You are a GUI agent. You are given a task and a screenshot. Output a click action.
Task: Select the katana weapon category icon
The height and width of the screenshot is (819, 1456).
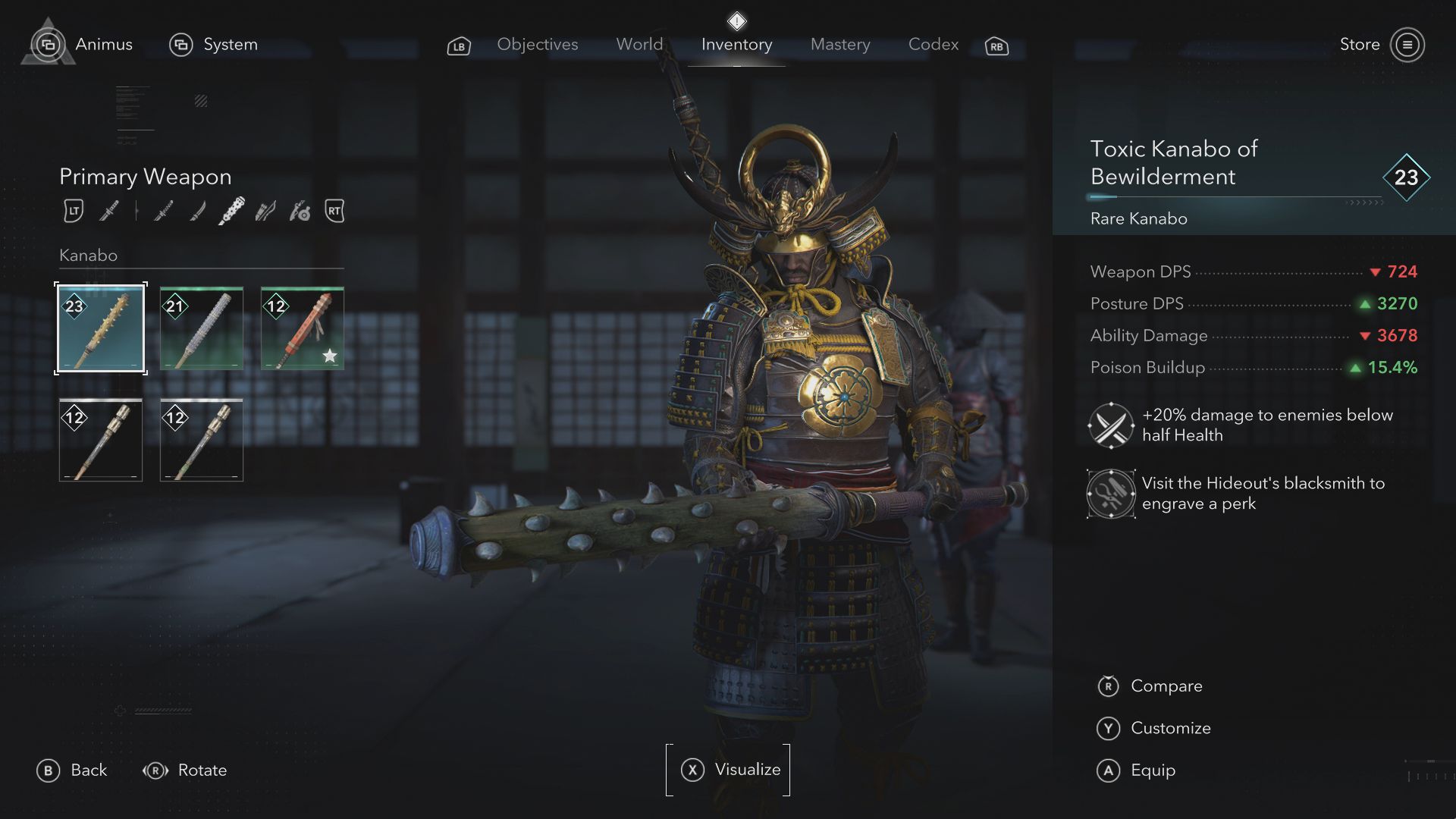pos(108,212)
